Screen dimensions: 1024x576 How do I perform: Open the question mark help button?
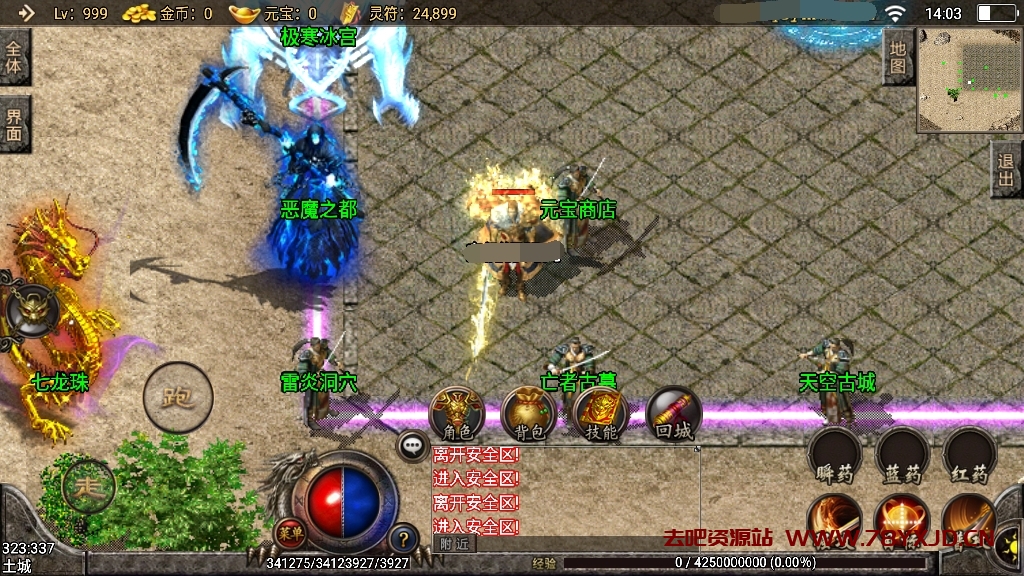click(403, 538)
